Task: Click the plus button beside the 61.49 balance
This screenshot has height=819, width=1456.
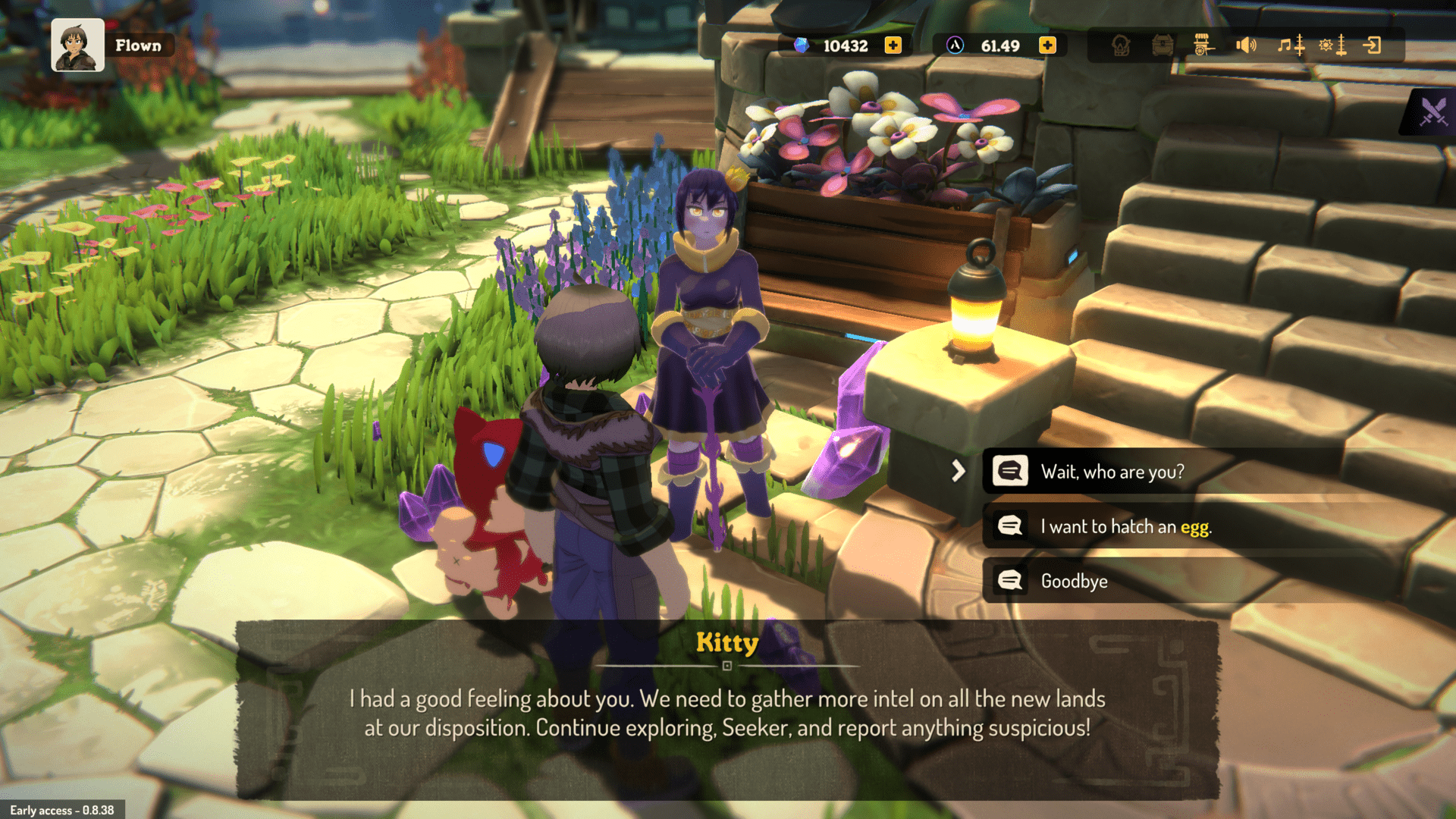Action: [1047, 45]
